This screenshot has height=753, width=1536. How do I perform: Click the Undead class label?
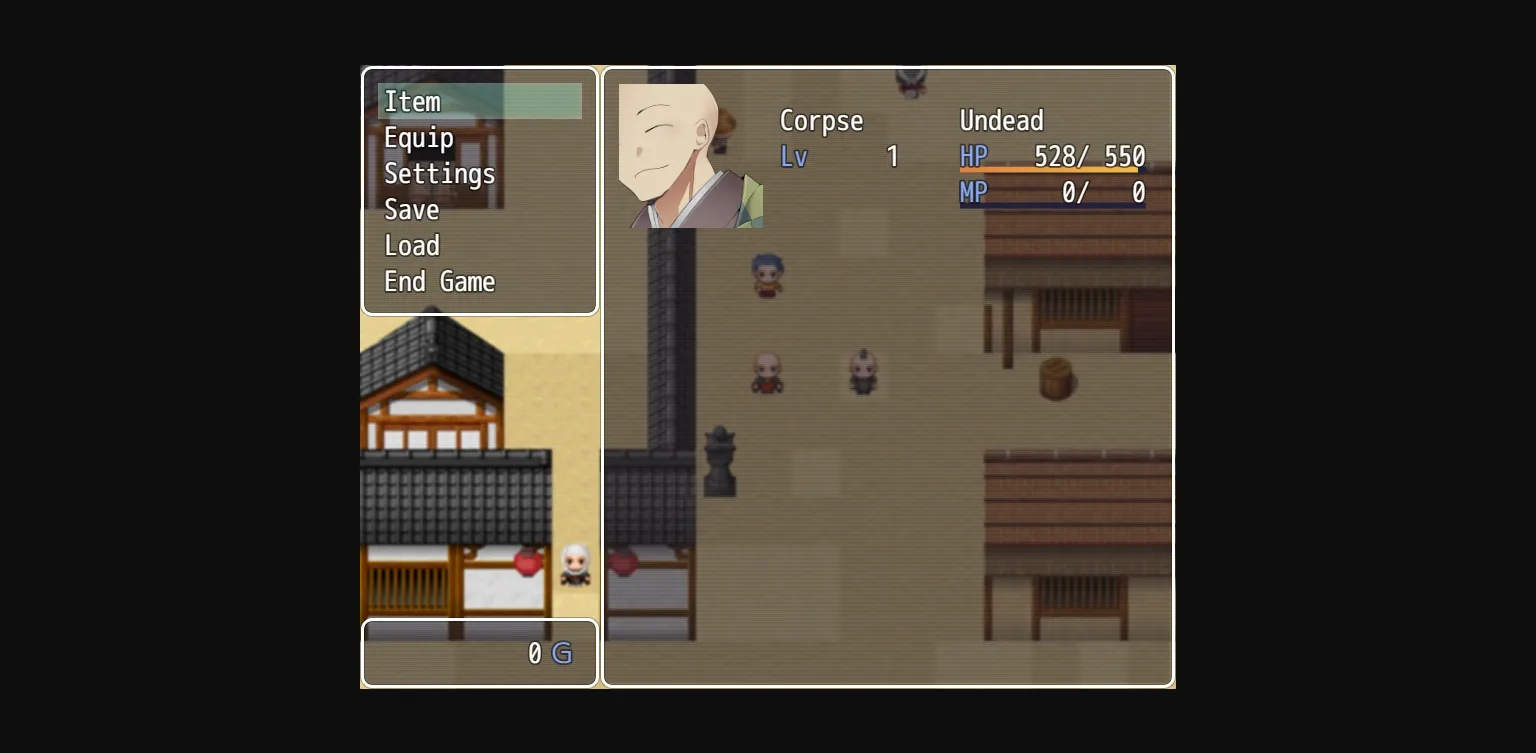(x=1001, y=120)
